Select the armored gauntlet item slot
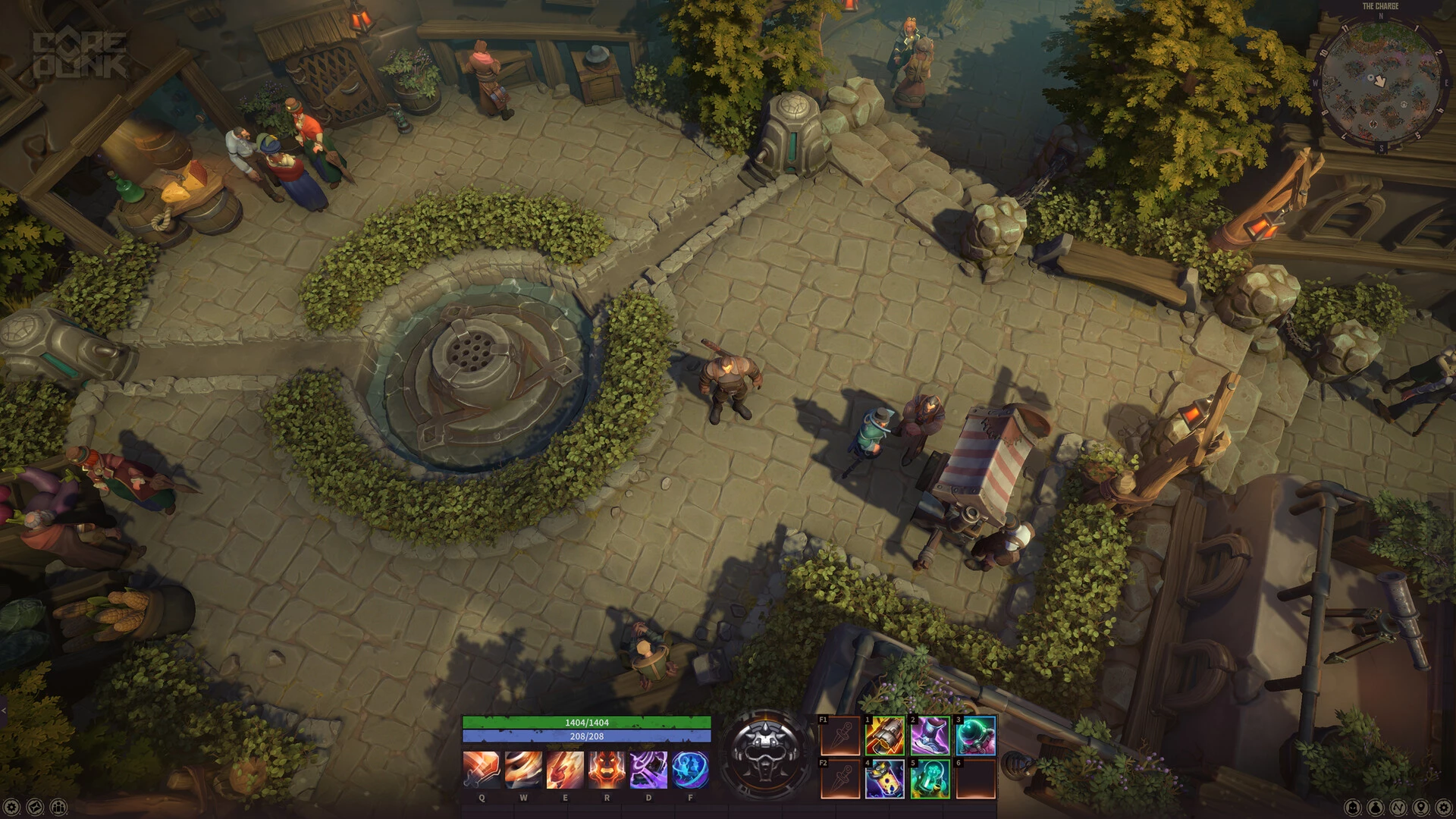 [885, 736]
